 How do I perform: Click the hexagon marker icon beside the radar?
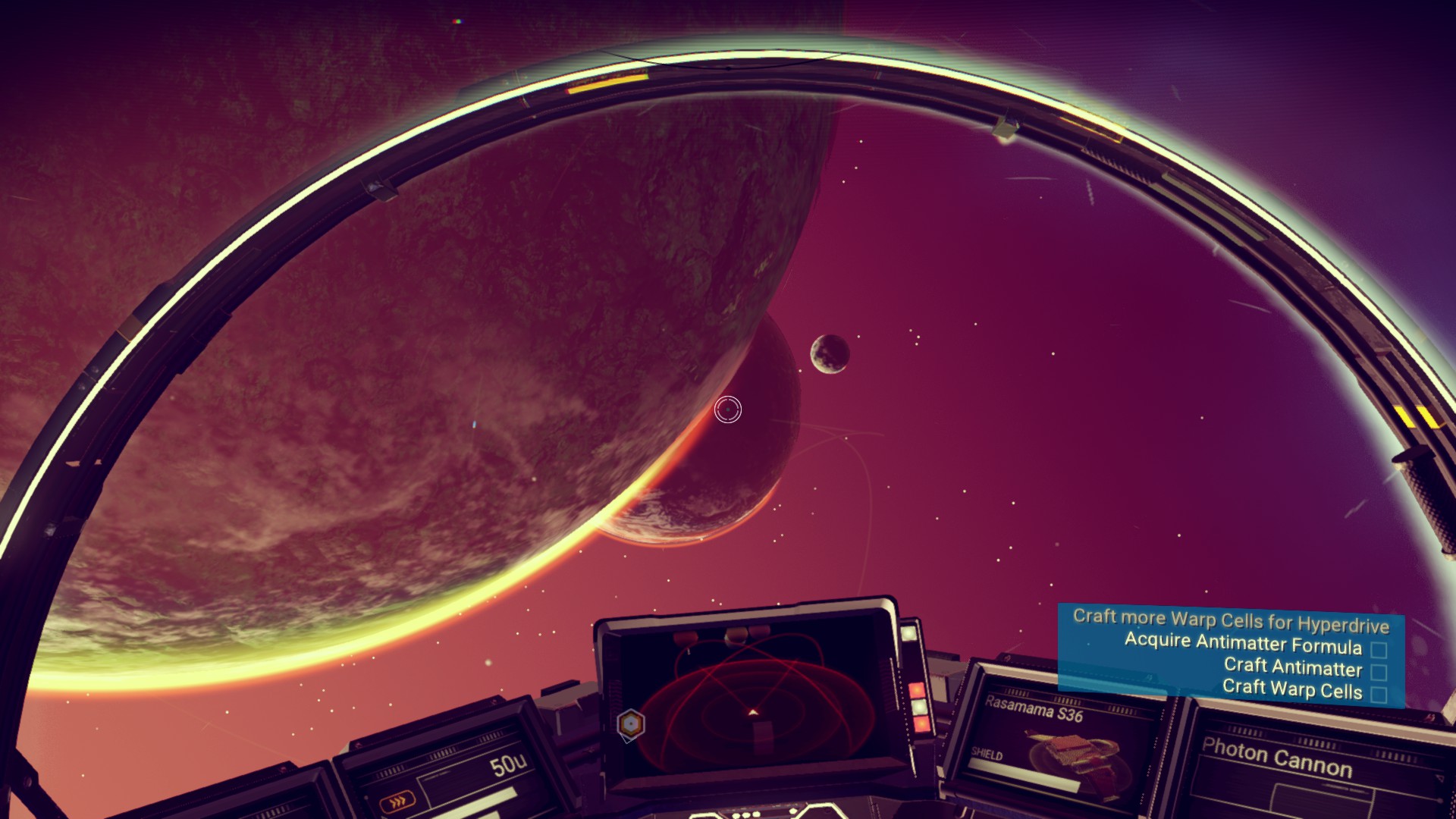[x=630, y=724]
